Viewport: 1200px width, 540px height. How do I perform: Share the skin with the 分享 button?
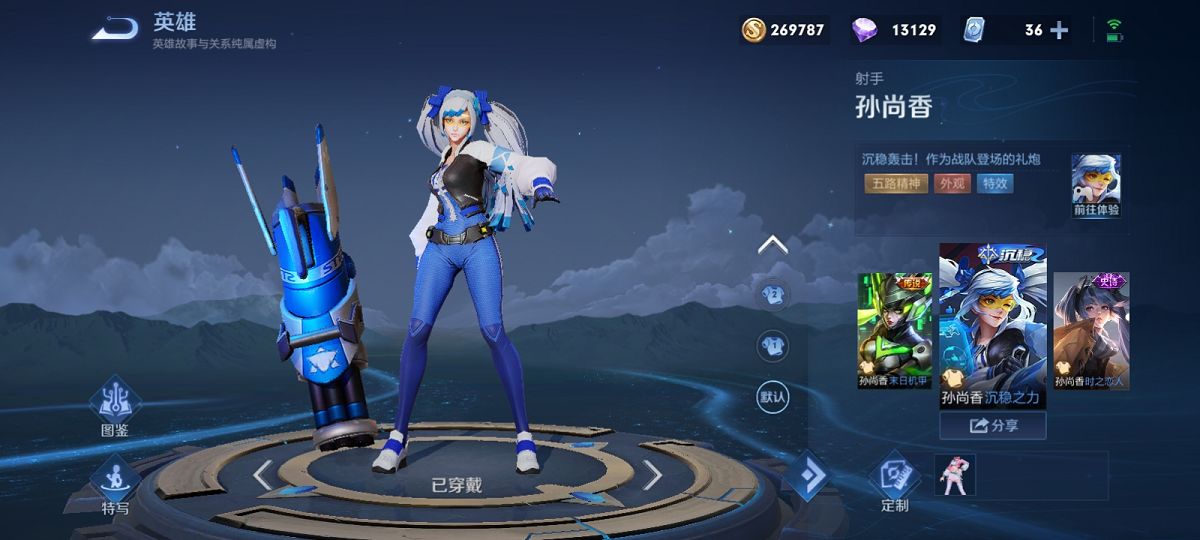pos(992,426)
